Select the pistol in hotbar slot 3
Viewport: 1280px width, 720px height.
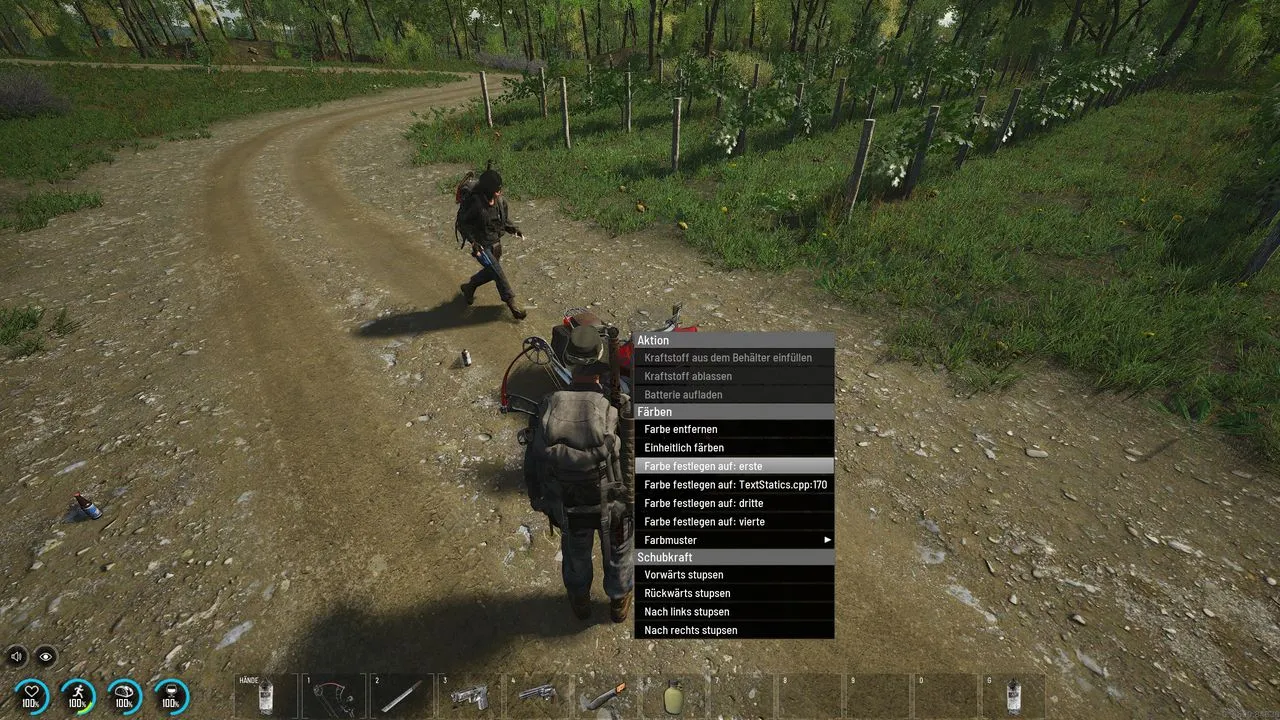pyautogui.click(x=470, y=696)
